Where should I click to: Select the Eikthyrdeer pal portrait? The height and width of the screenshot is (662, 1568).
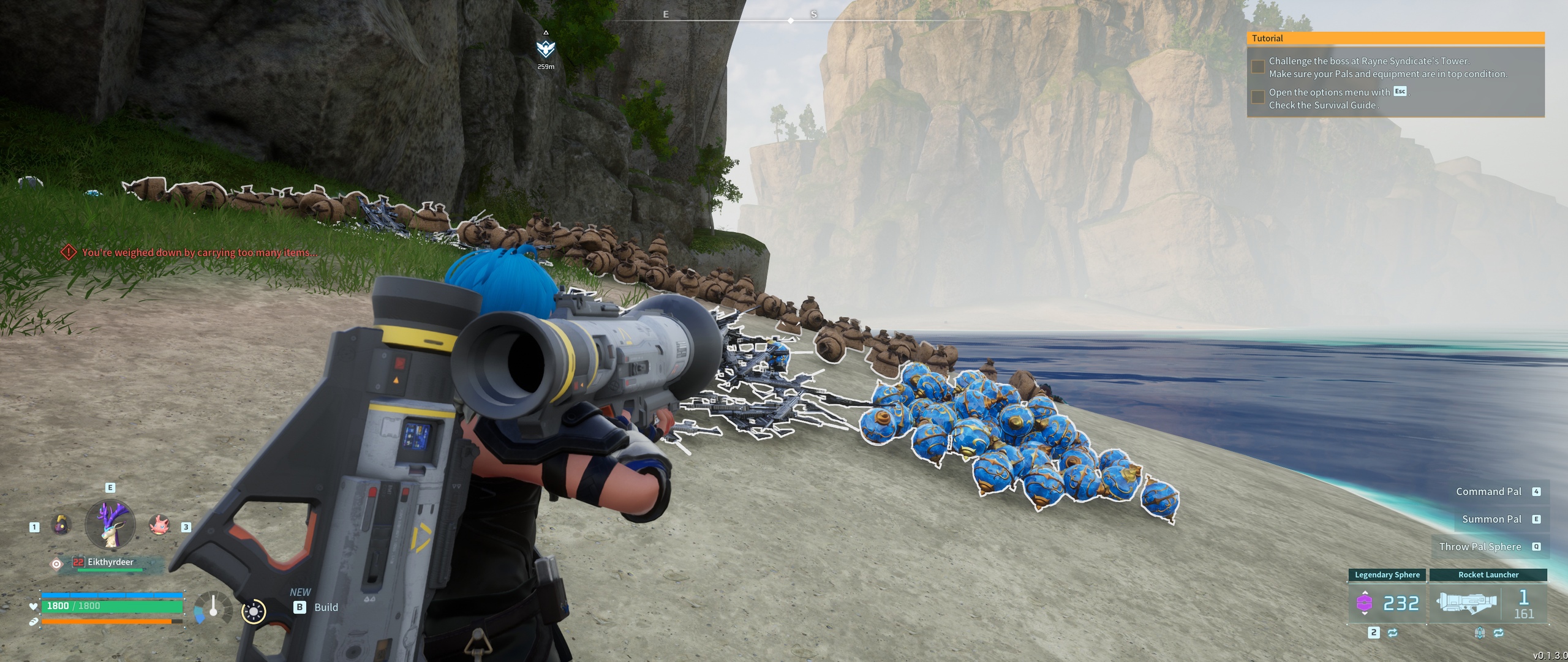110,524
